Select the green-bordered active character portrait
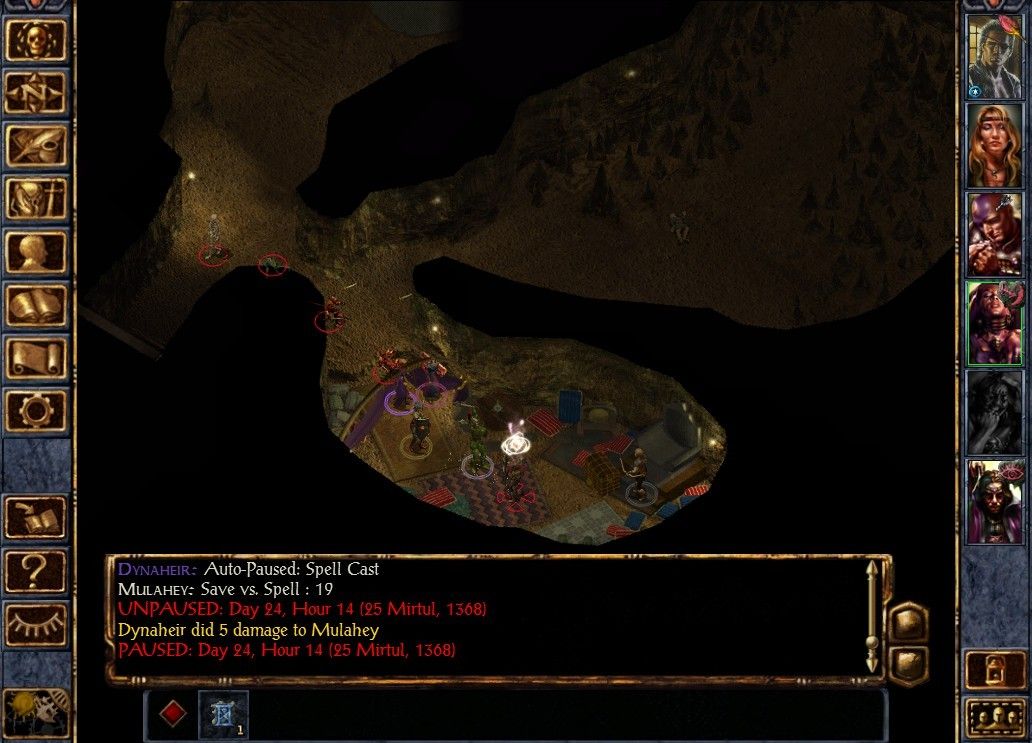This screenshot has height=743, width=1032. pos(994,324)
